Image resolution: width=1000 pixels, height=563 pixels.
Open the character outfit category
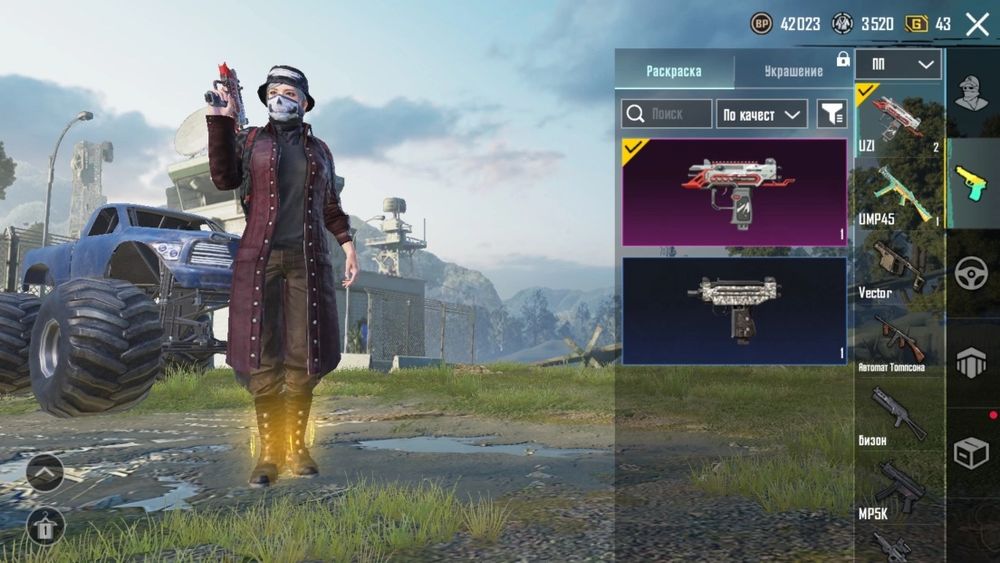click(x=971, y=93)
